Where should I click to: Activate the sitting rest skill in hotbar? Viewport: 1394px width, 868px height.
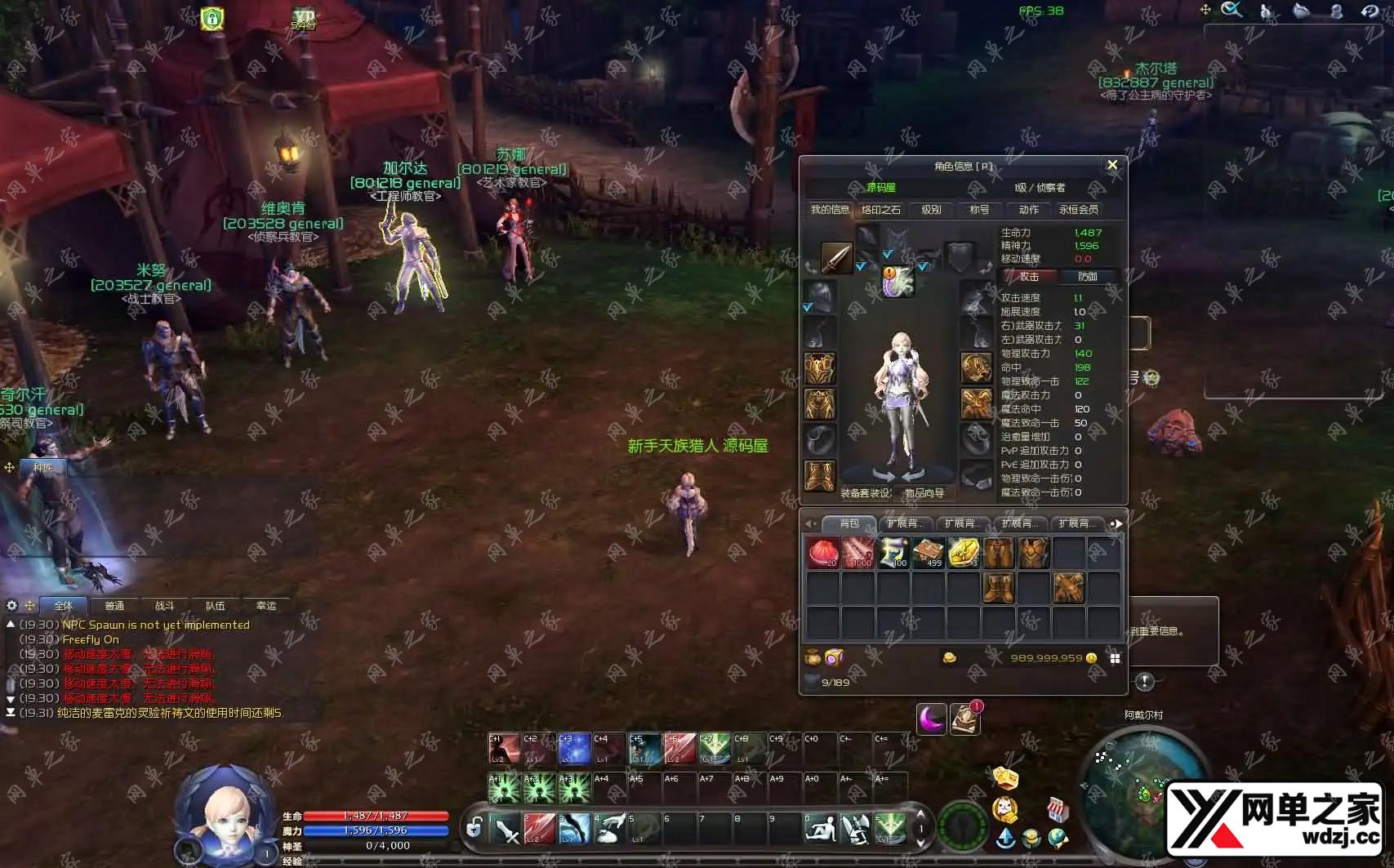pyautogui.click(x=820, y=830)
